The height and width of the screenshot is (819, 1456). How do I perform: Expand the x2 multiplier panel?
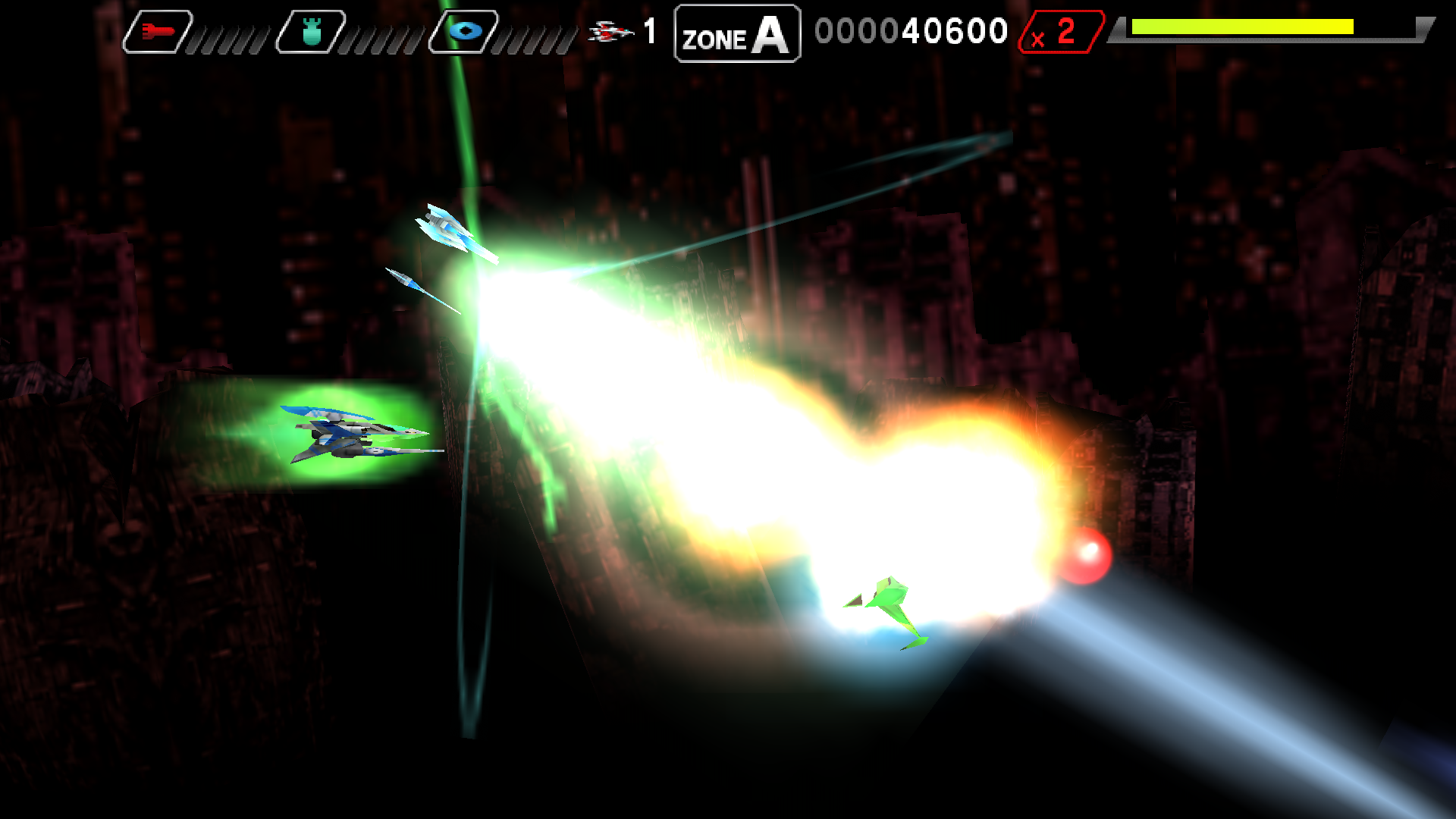[x=1062, y=31]
